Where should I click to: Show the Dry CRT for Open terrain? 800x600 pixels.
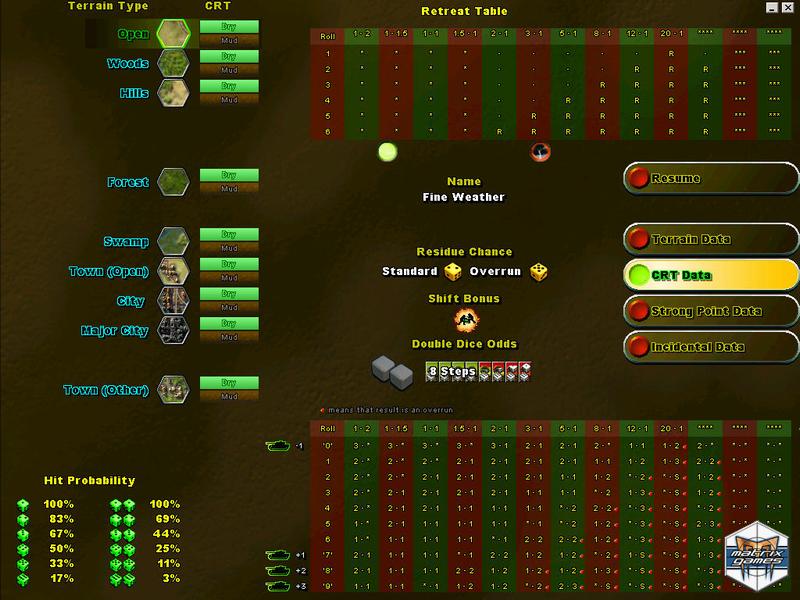point(229,27)
